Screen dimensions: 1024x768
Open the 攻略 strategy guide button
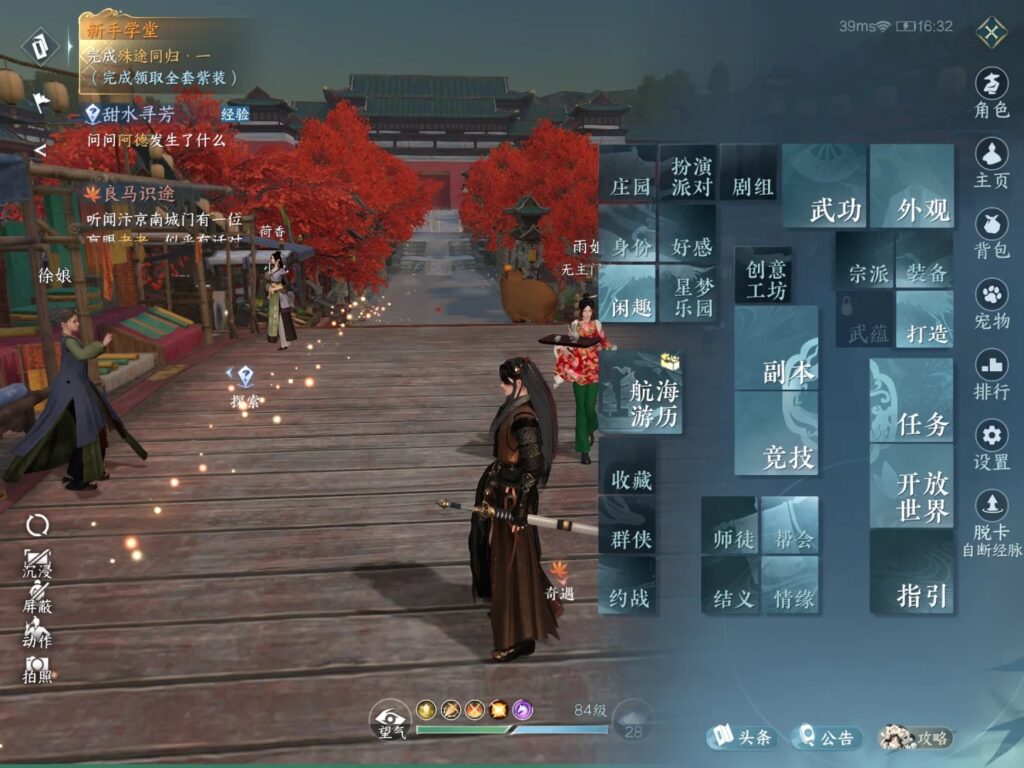tap(915, 738)
